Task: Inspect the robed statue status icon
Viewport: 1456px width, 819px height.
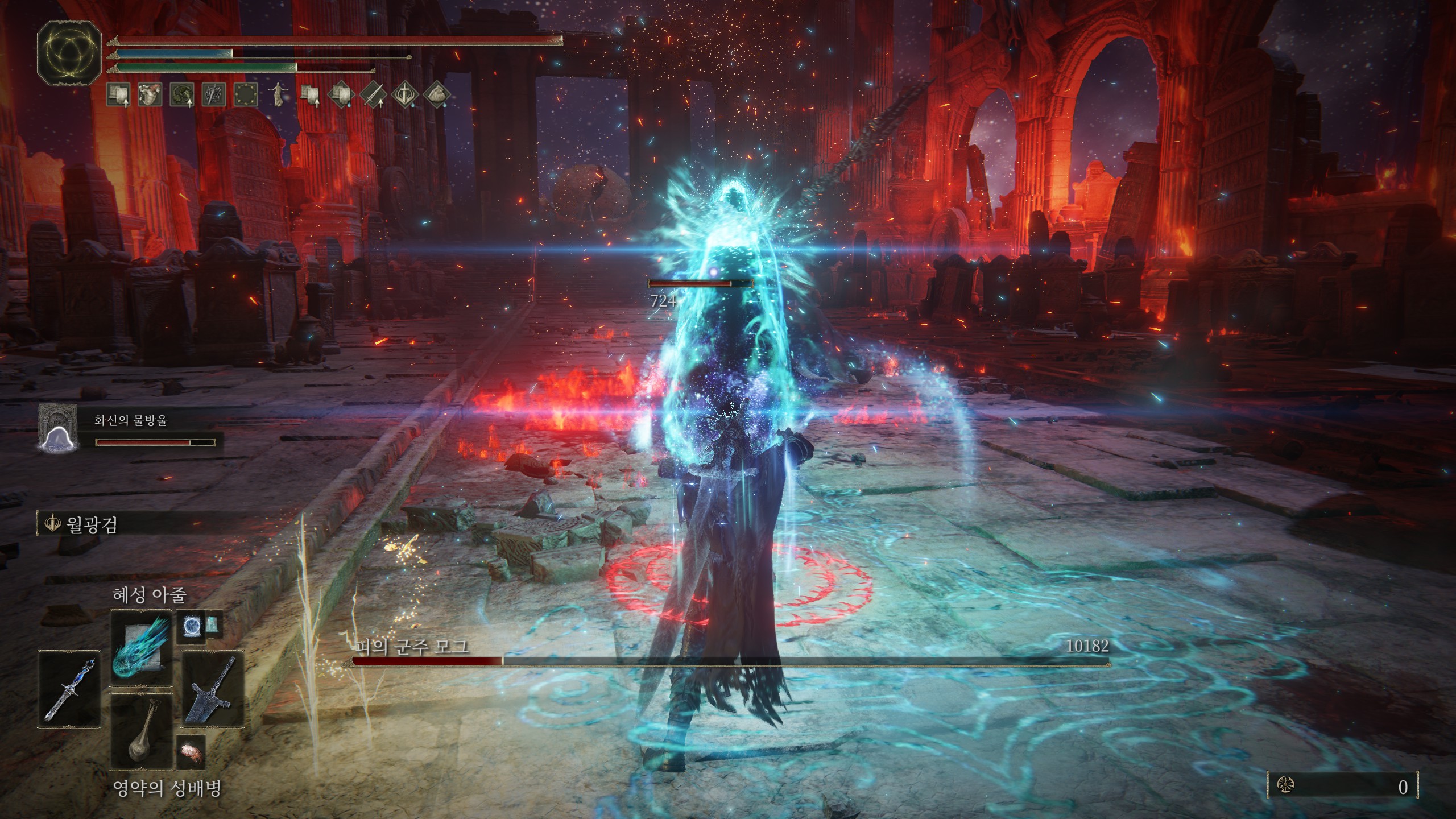Action: [278, 94]
